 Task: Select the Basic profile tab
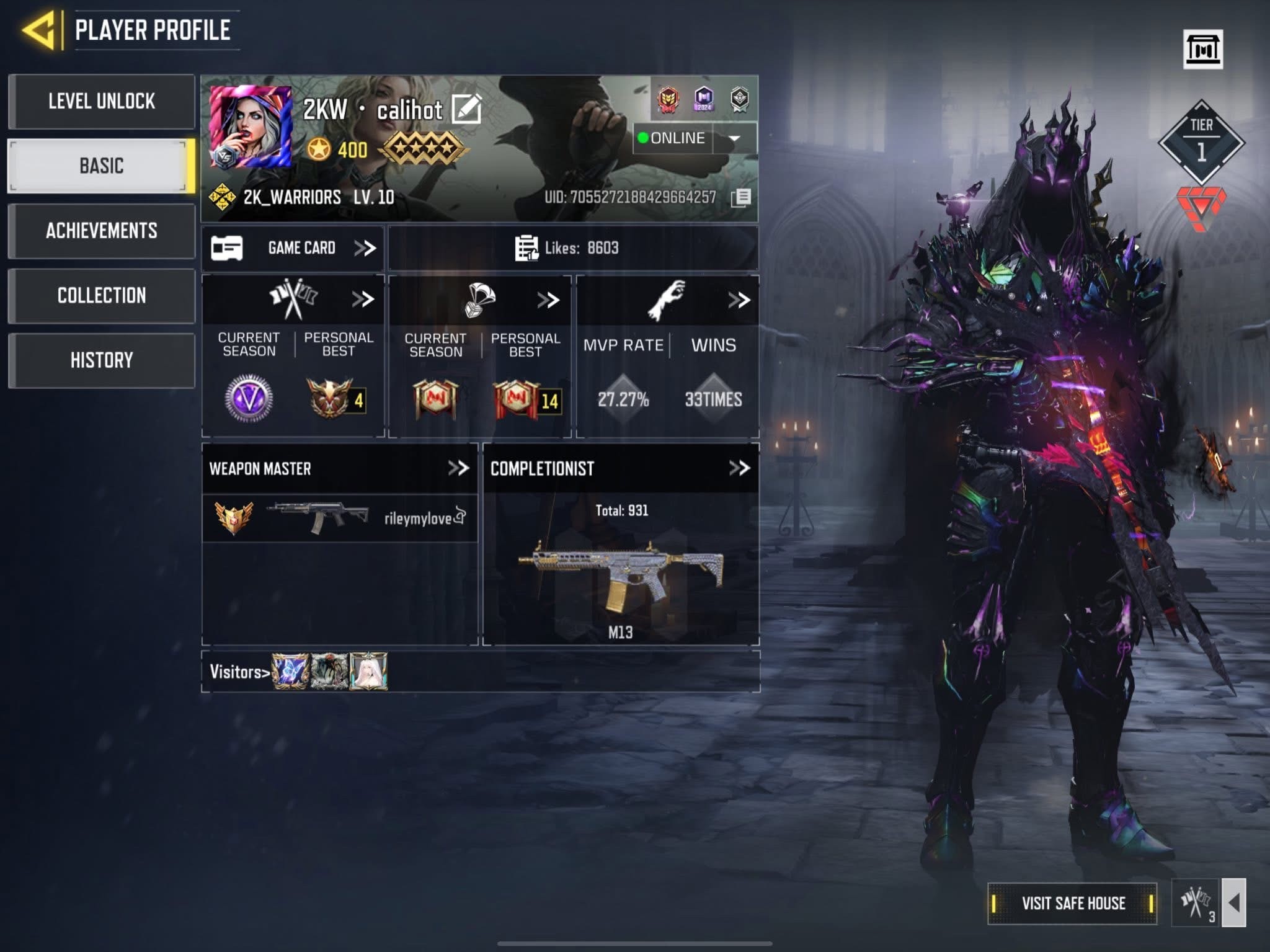pyautogui.click(x=102, y=166)
